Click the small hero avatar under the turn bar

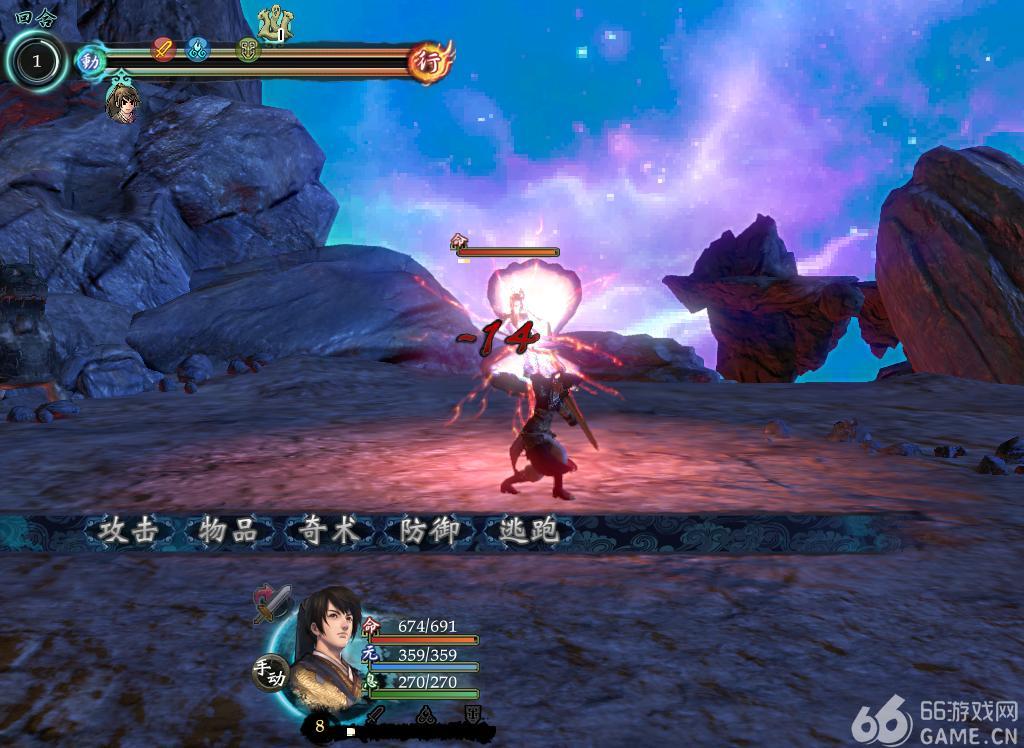tap(121, 101)
